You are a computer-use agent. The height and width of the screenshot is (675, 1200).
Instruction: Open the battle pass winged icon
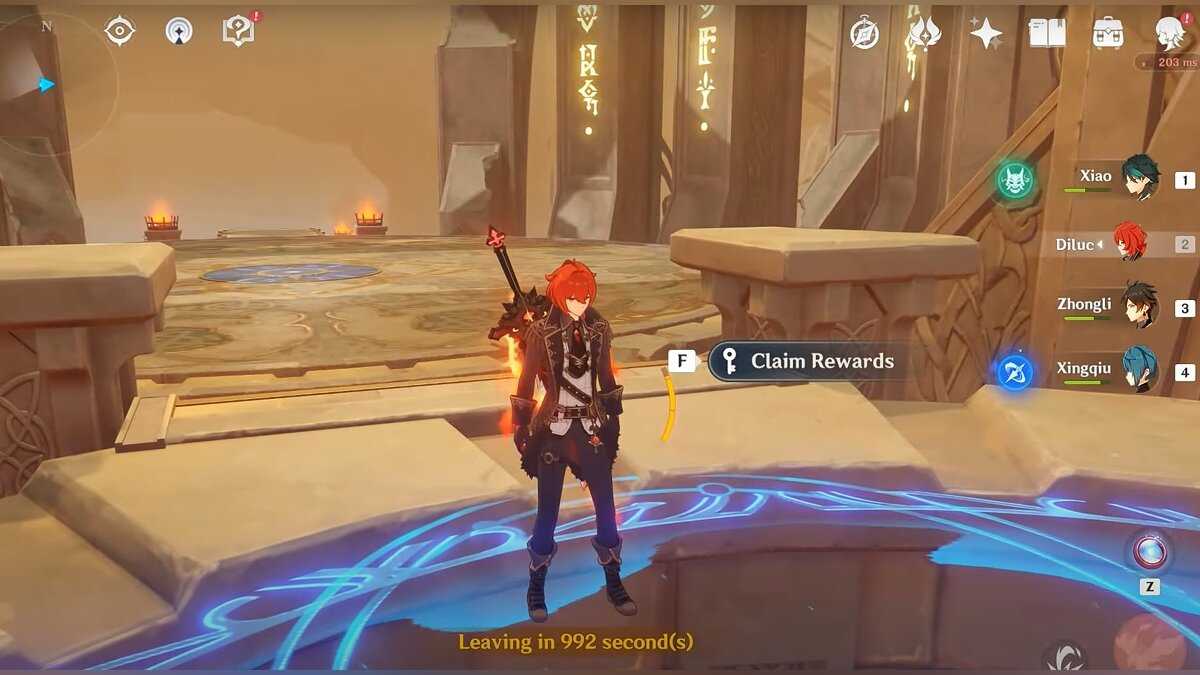point(924,33)
